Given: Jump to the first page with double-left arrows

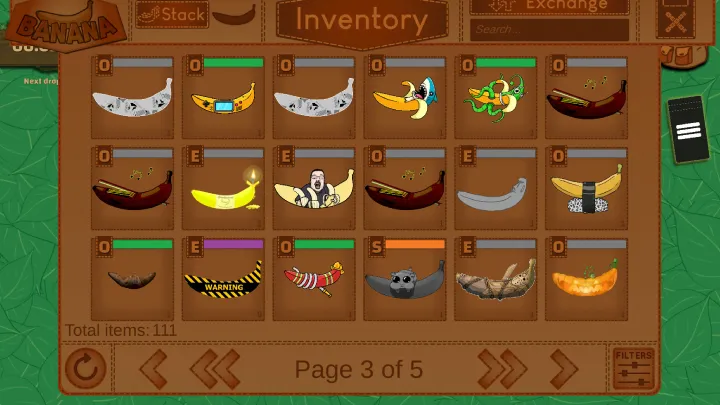Looking at the screenshot, I should pyautogui.click(x=215, y=369).
